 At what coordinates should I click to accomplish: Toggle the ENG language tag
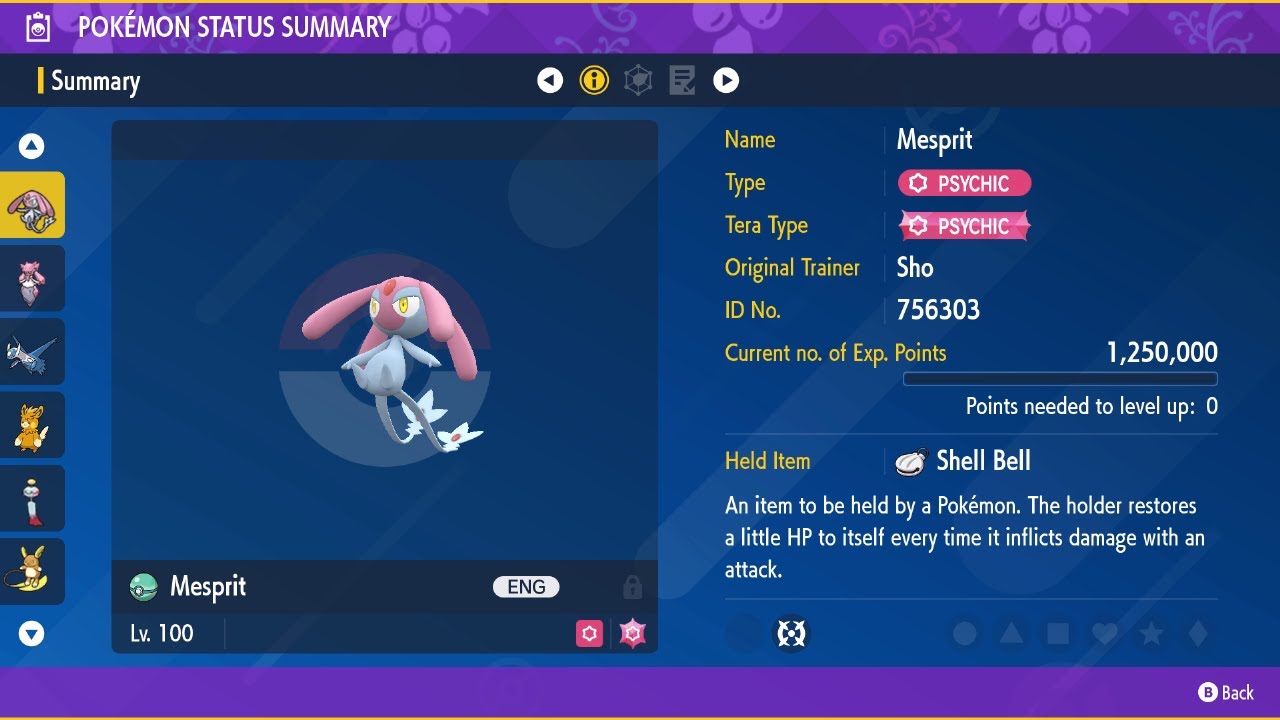(525, 587)
